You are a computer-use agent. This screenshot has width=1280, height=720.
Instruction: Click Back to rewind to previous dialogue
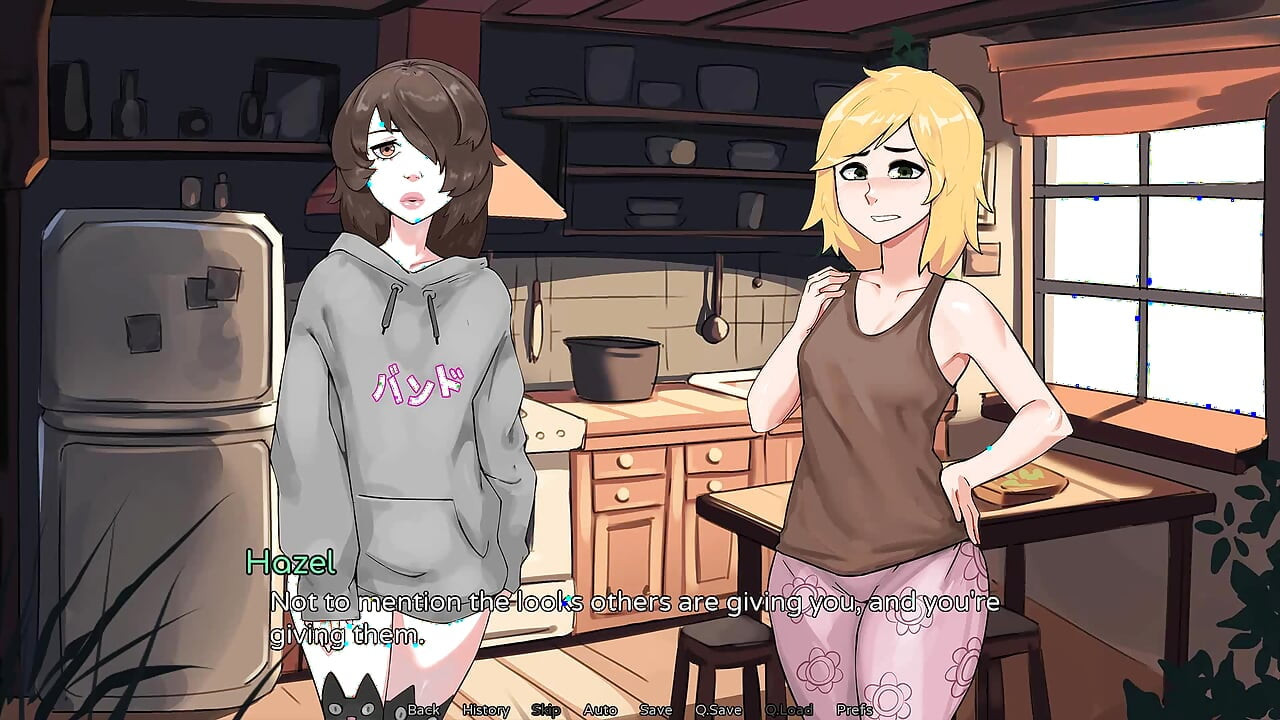[x=423, y=709]
